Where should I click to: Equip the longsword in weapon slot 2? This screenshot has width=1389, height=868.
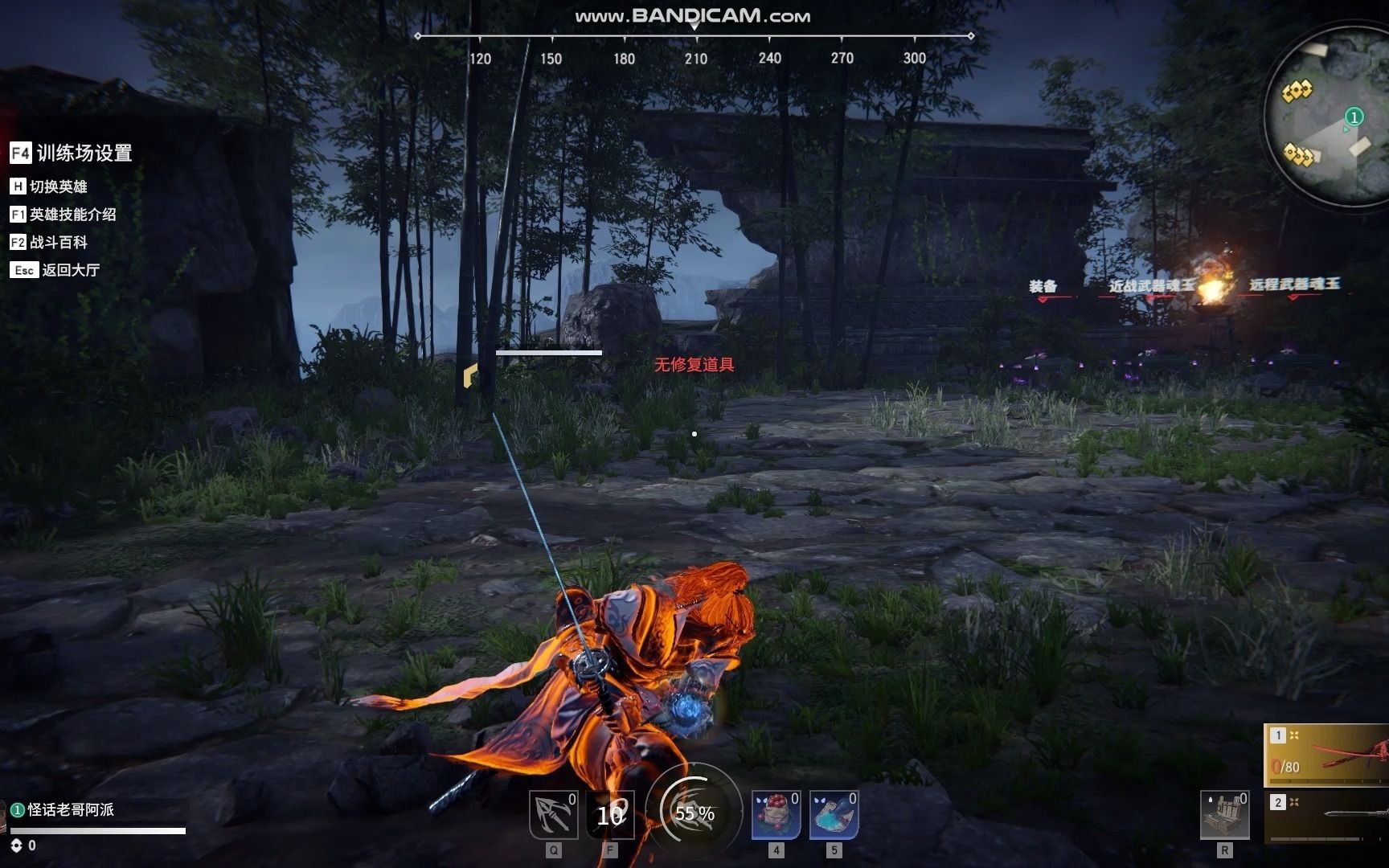tap(1328, 817)
